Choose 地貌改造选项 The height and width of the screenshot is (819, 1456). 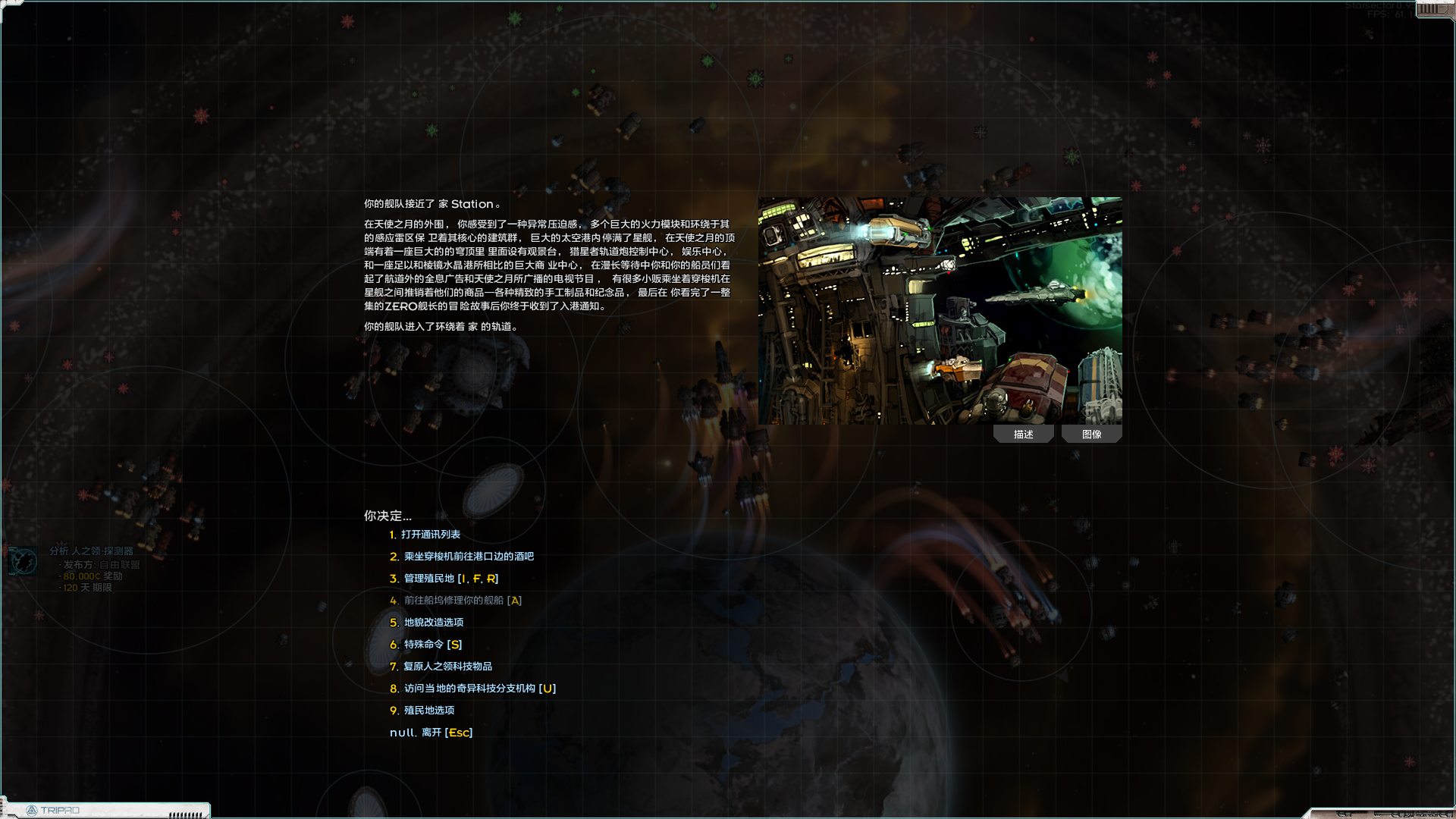point(434,622)
